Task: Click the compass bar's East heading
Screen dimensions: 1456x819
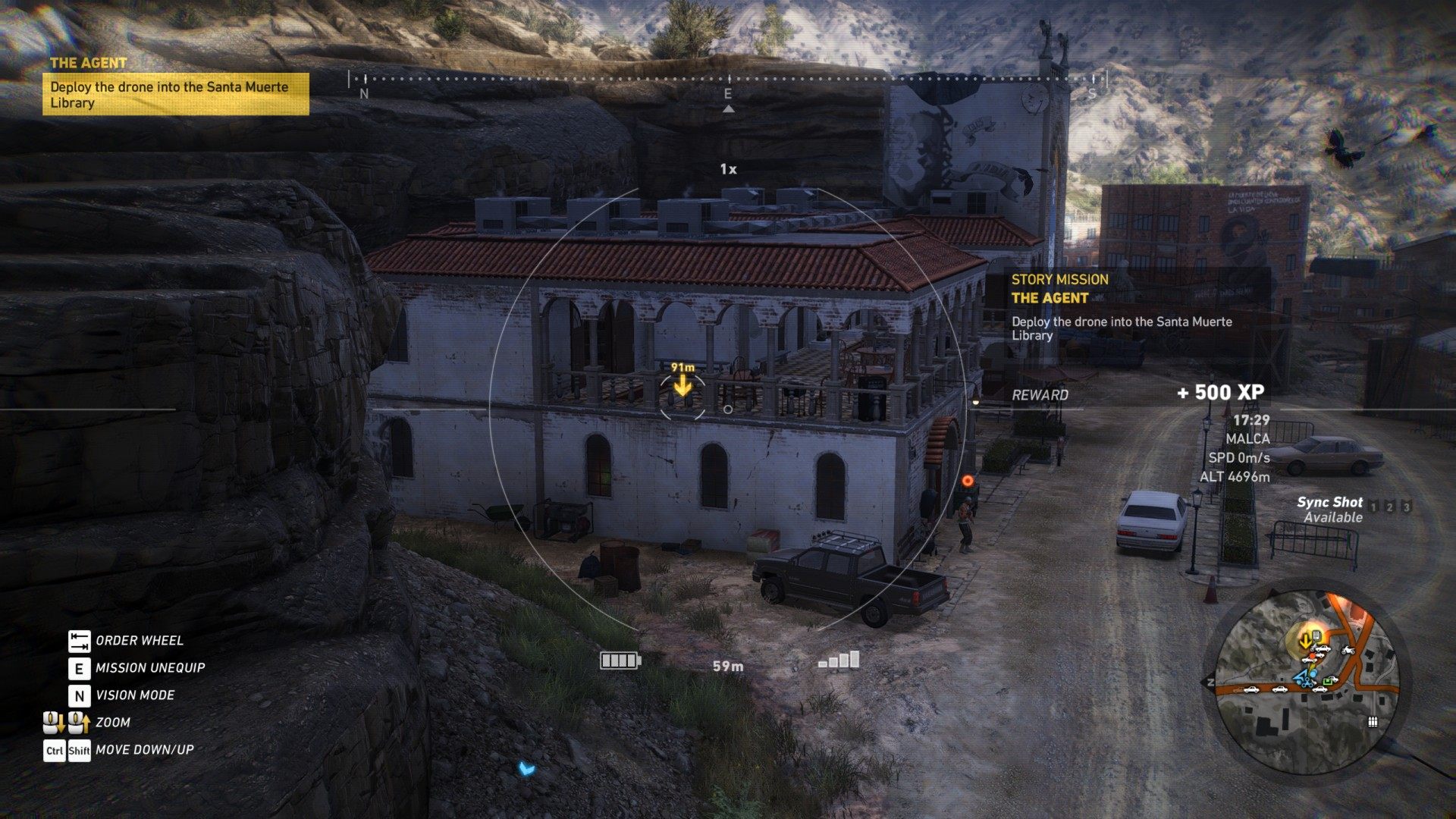Action: 728,94
